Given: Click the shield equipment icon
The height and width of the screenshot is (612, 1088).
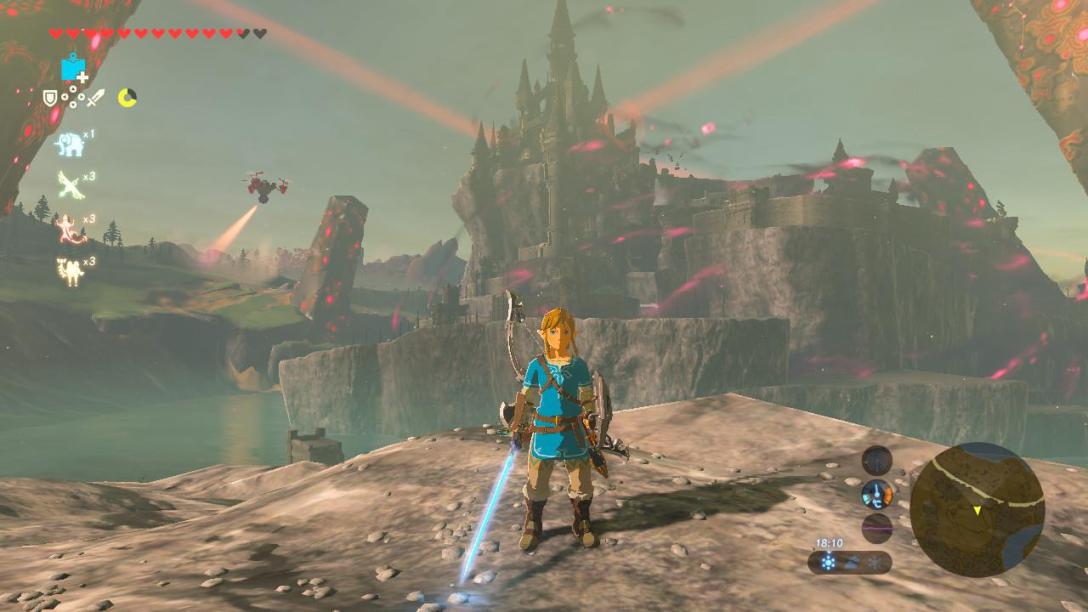Looking at the screenshot, I should click(50, 97).
